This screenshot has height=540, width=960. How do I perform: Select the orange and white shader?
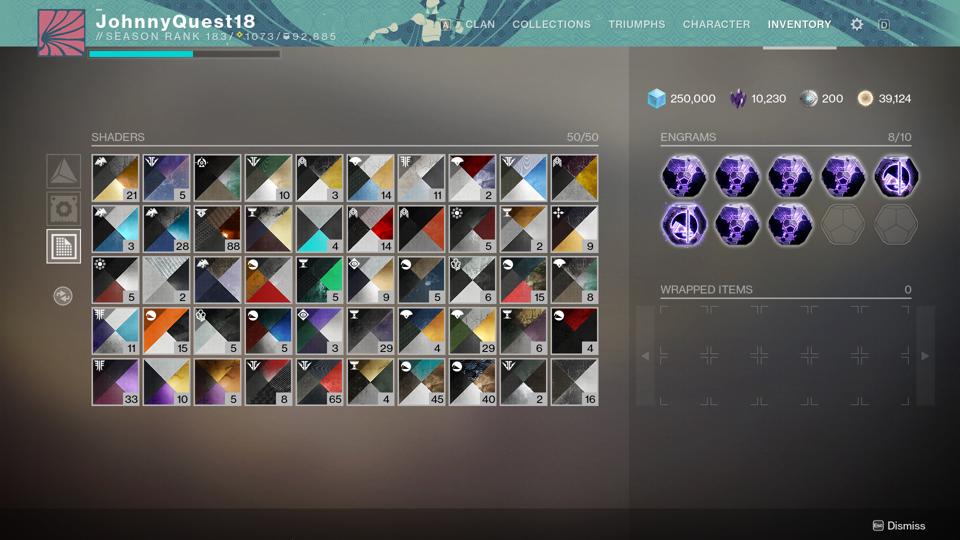click(167, 331)
